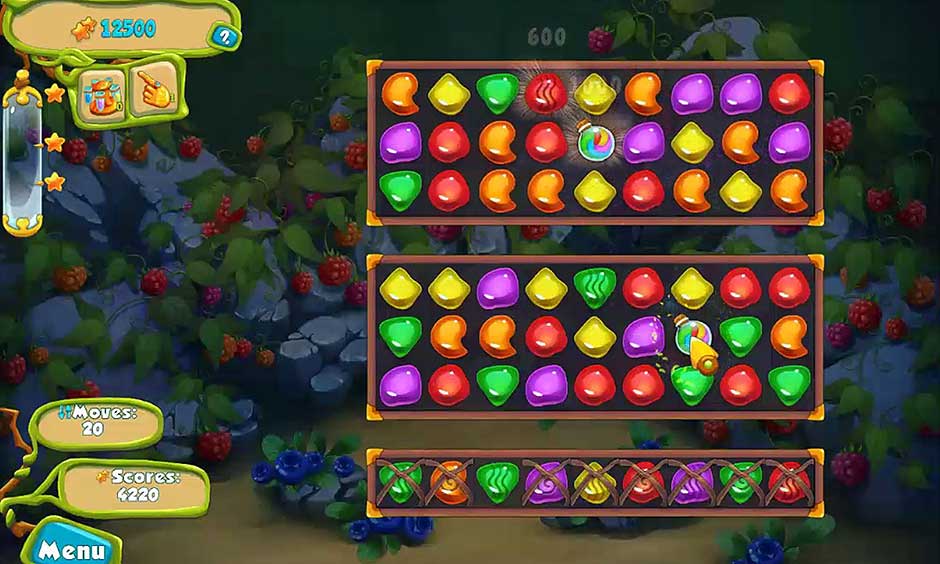Click the blue question mark help button
The height and width of the screenshot is (564, 940).
(224, 38)
